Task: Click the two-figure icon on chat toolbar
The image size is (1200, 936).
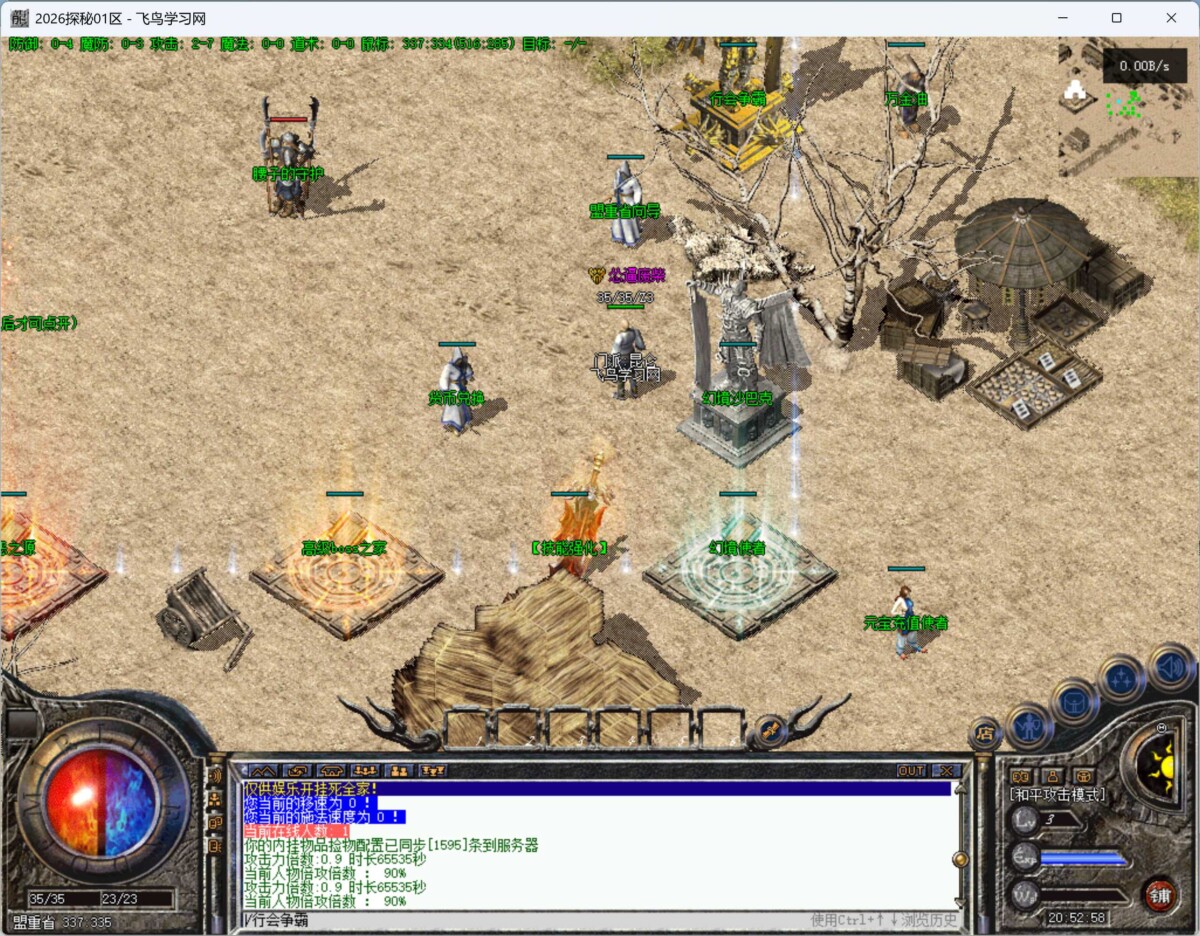Action: pyautogui.click(x=399, y=771)
